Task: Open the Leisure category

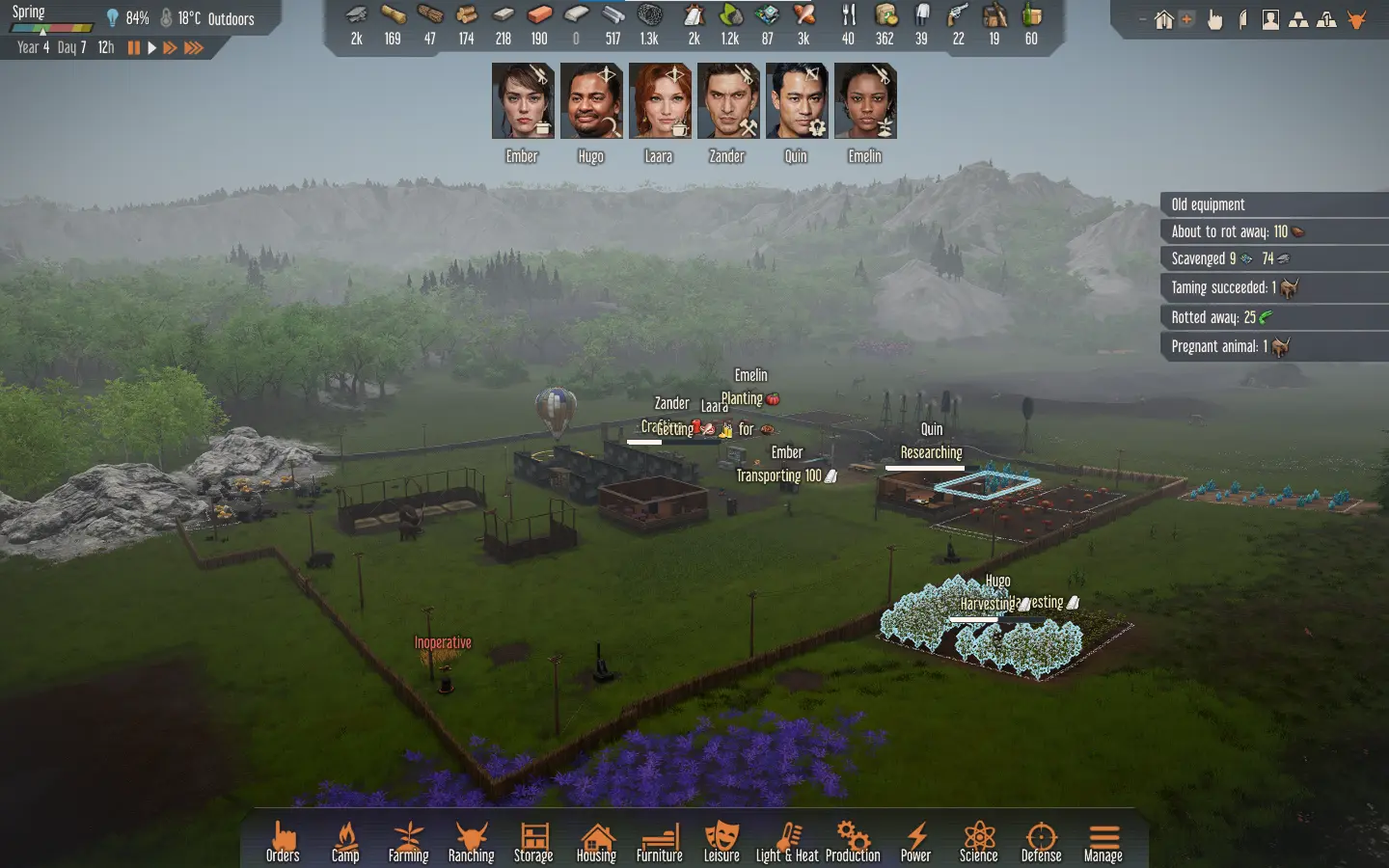Action: click(722, 840)
